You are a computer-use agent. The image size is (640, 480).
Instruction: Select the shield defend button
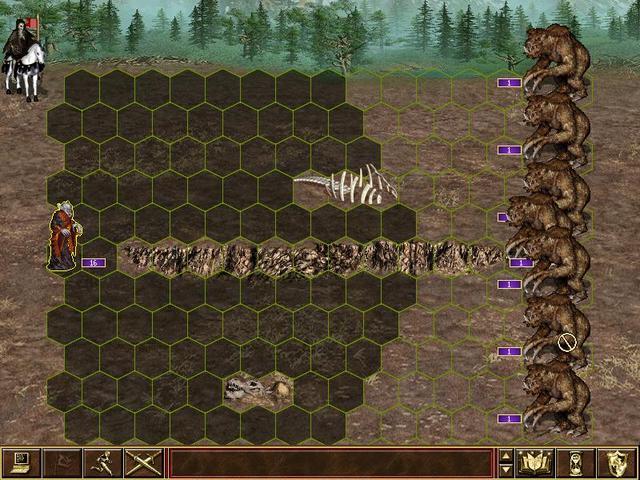(615, 462)
